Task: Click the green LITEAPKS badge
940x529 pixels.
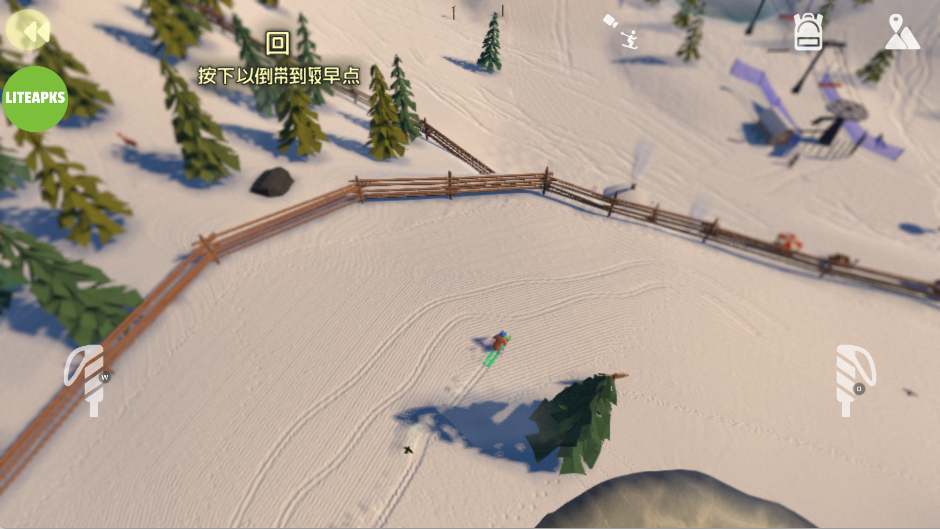Action: click(35, 99)
